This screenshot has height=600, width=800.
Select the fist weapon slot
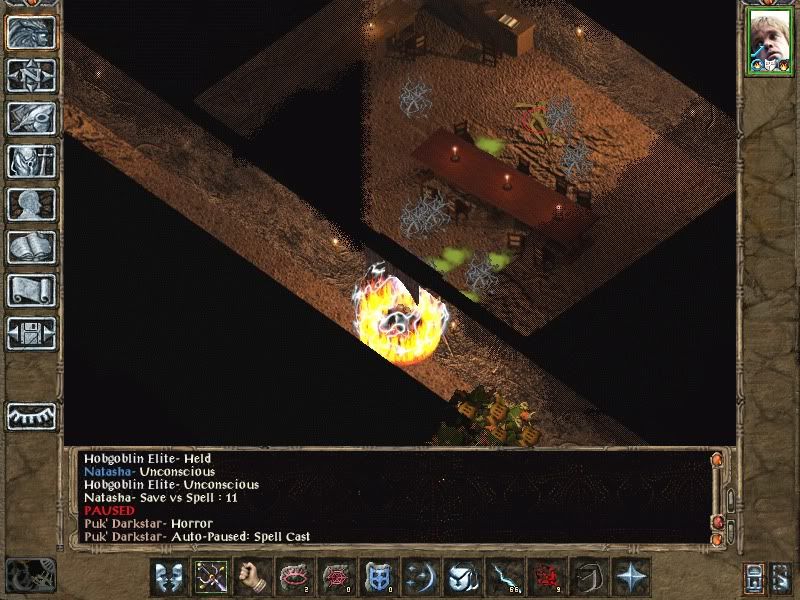[x=252, y=577]
